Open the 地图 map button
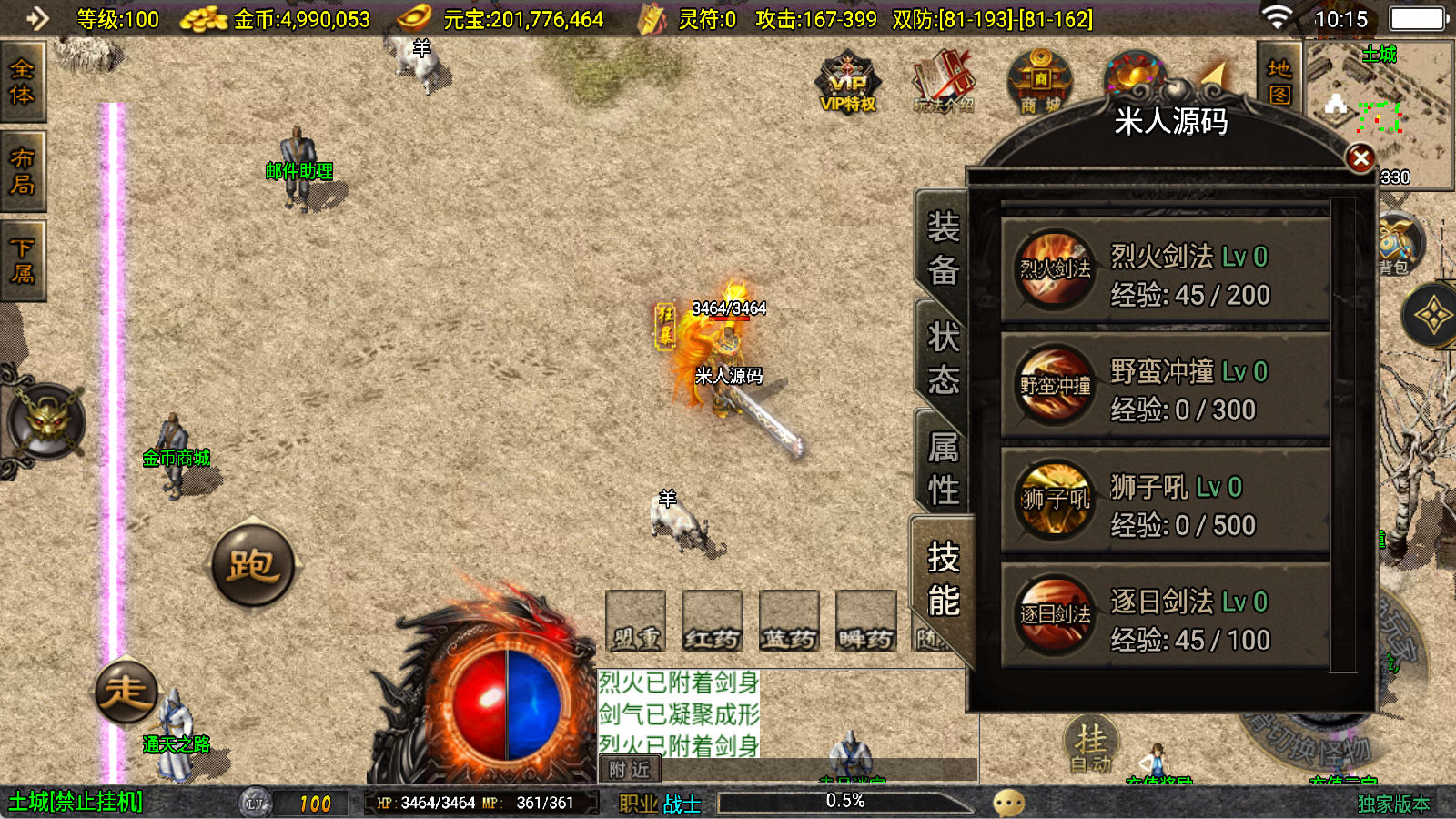The height and width of the screenshot is (819, 1456). click(x=1279, y=82)
